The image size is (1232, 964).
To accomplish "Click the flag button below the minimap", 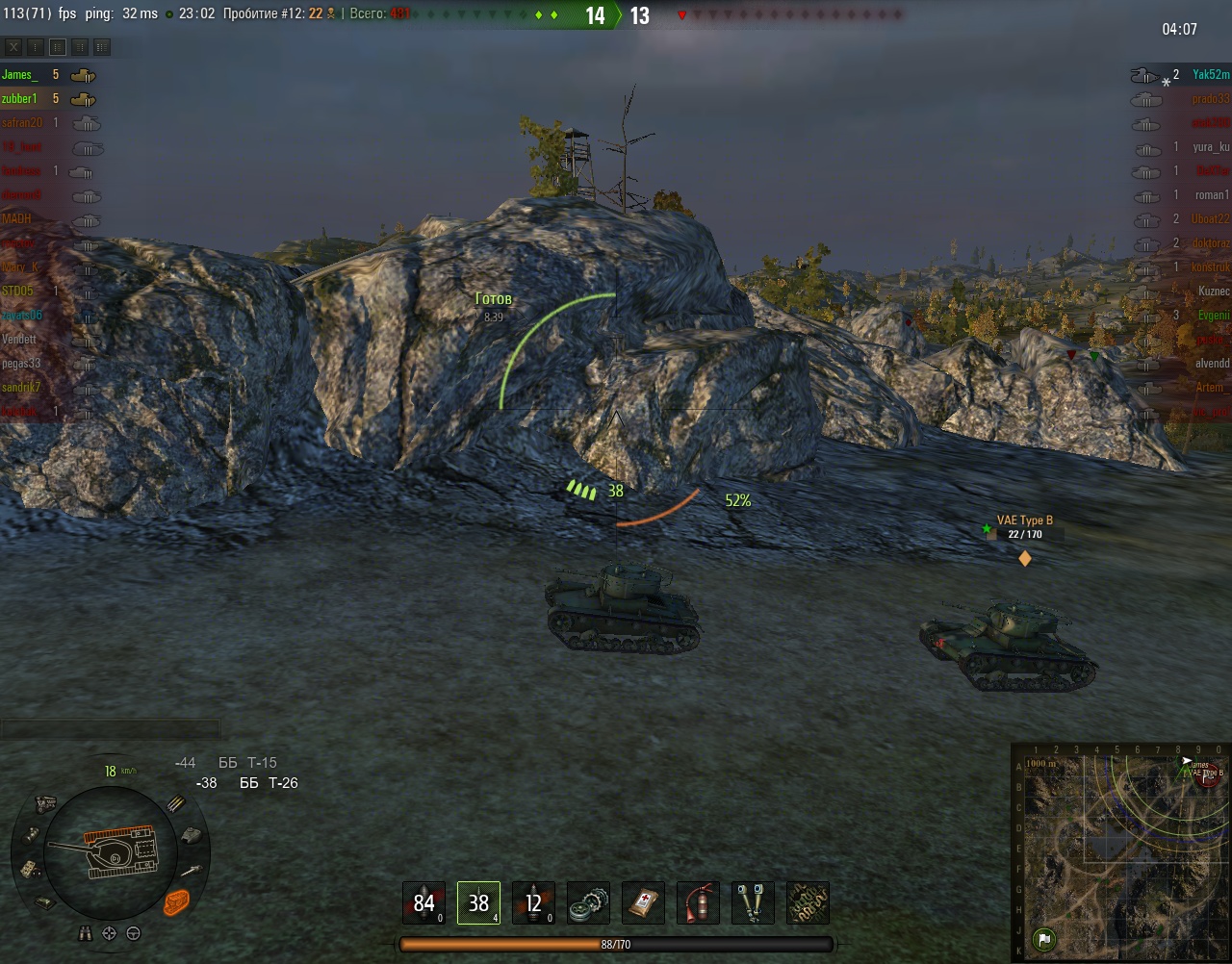I will 1043,939.
